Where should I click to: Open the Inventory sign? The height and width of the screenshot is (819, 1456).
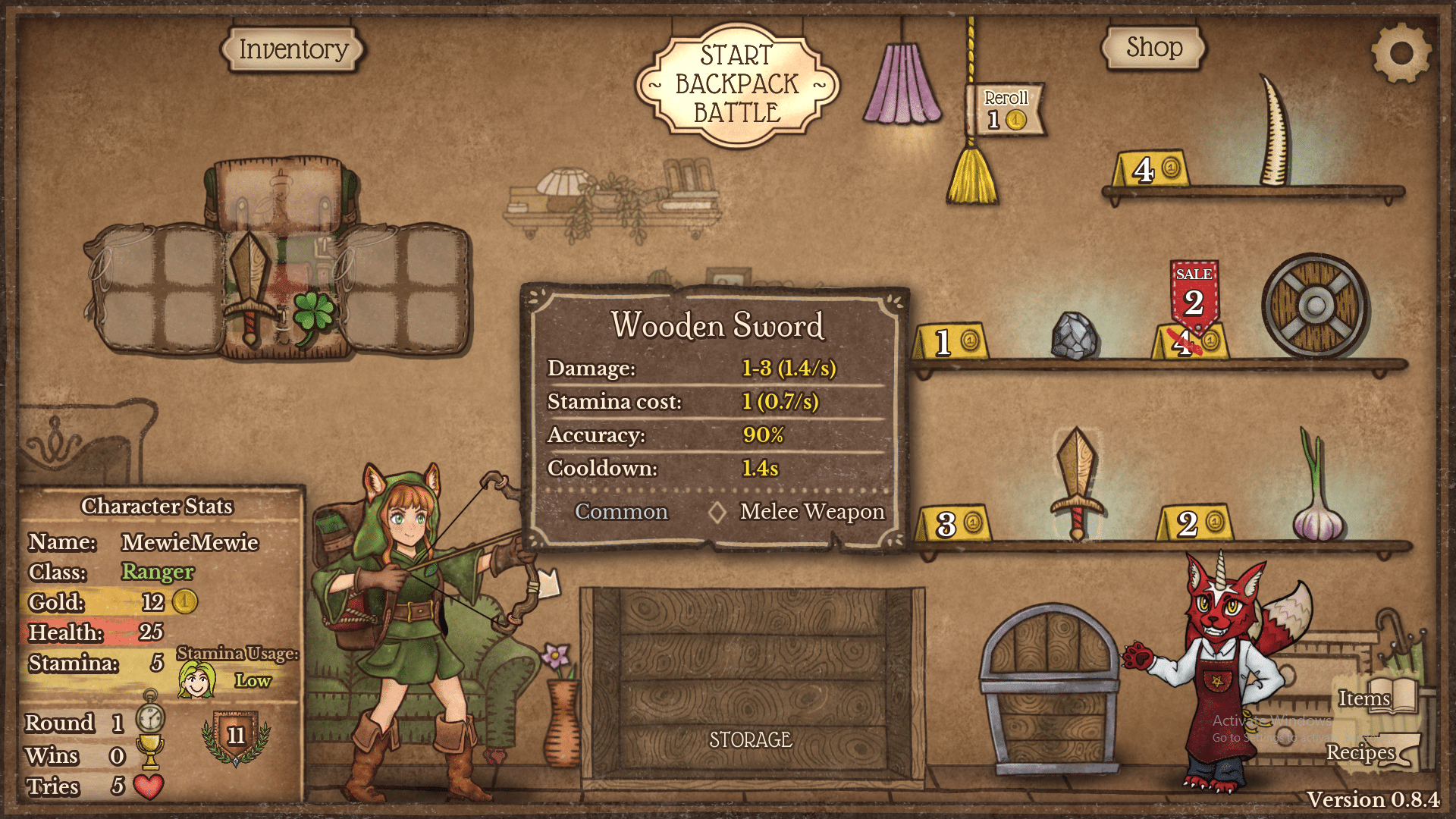(293, 49)
